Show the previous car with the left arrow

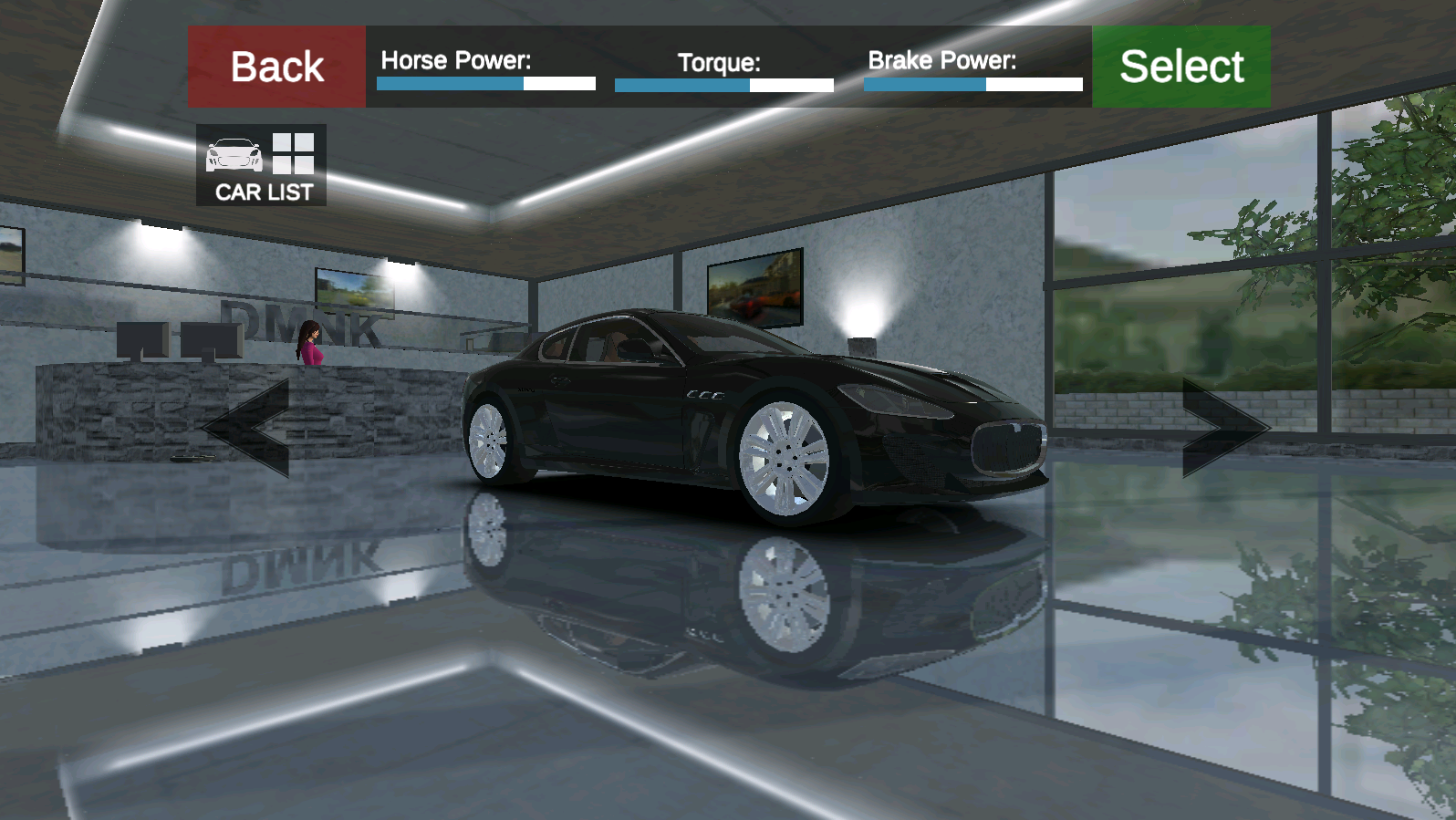(x=248, y=428)
